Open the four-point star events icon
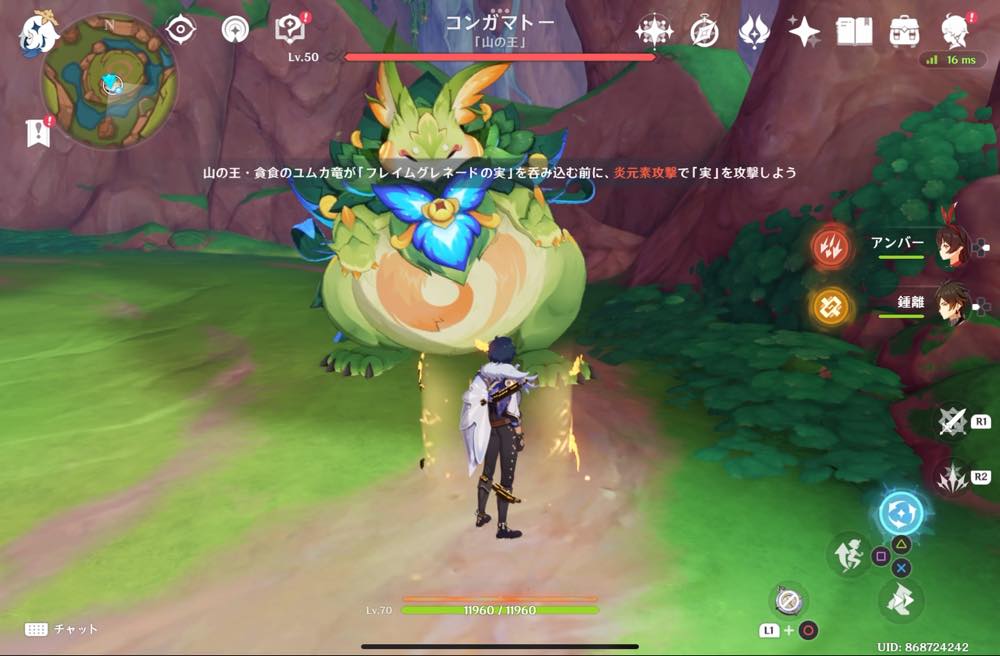Viewport: 1000px width, 656px height. coord(804,31)
